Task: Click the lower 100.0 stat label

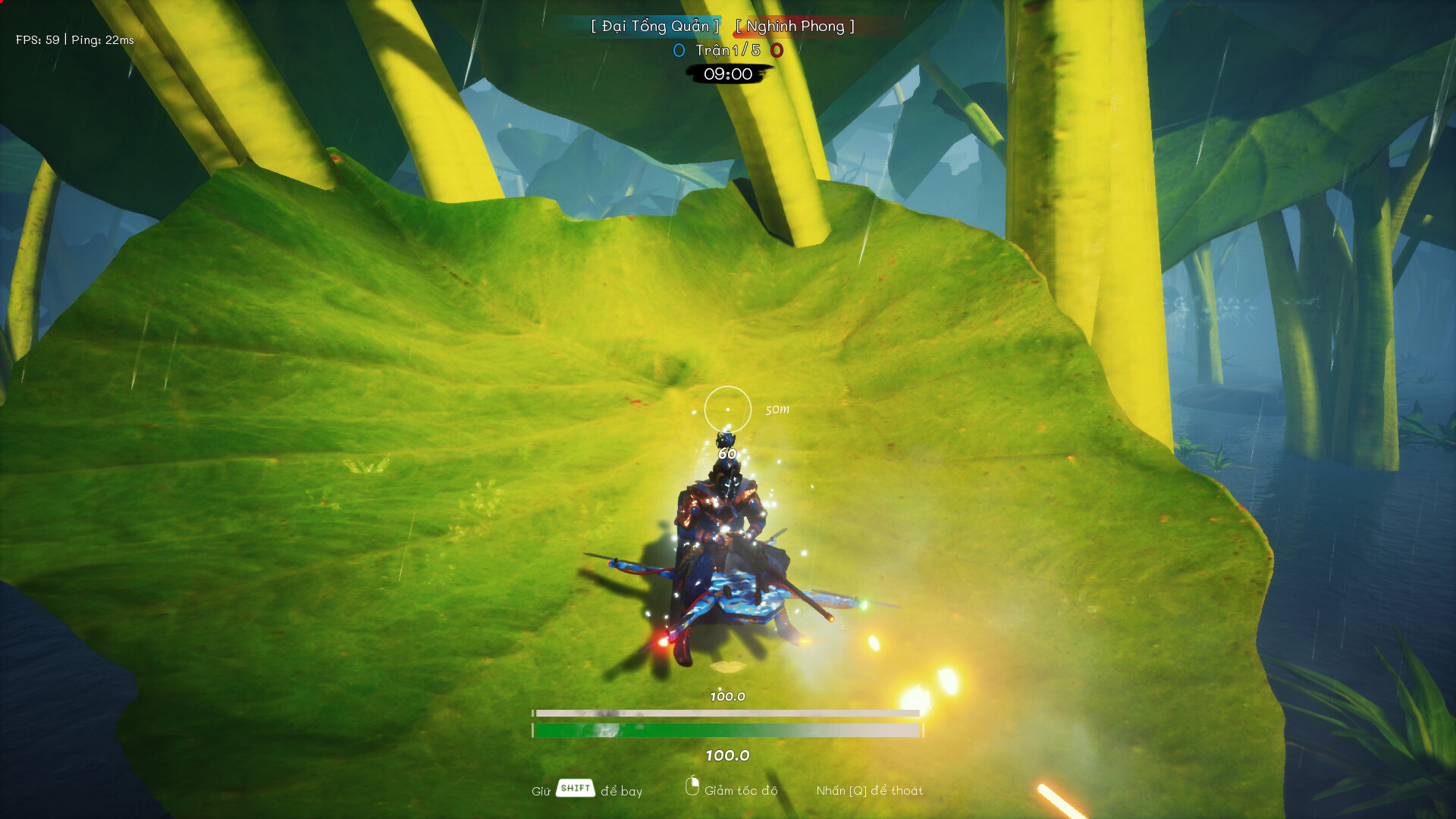Action: [x=726, y=754]
